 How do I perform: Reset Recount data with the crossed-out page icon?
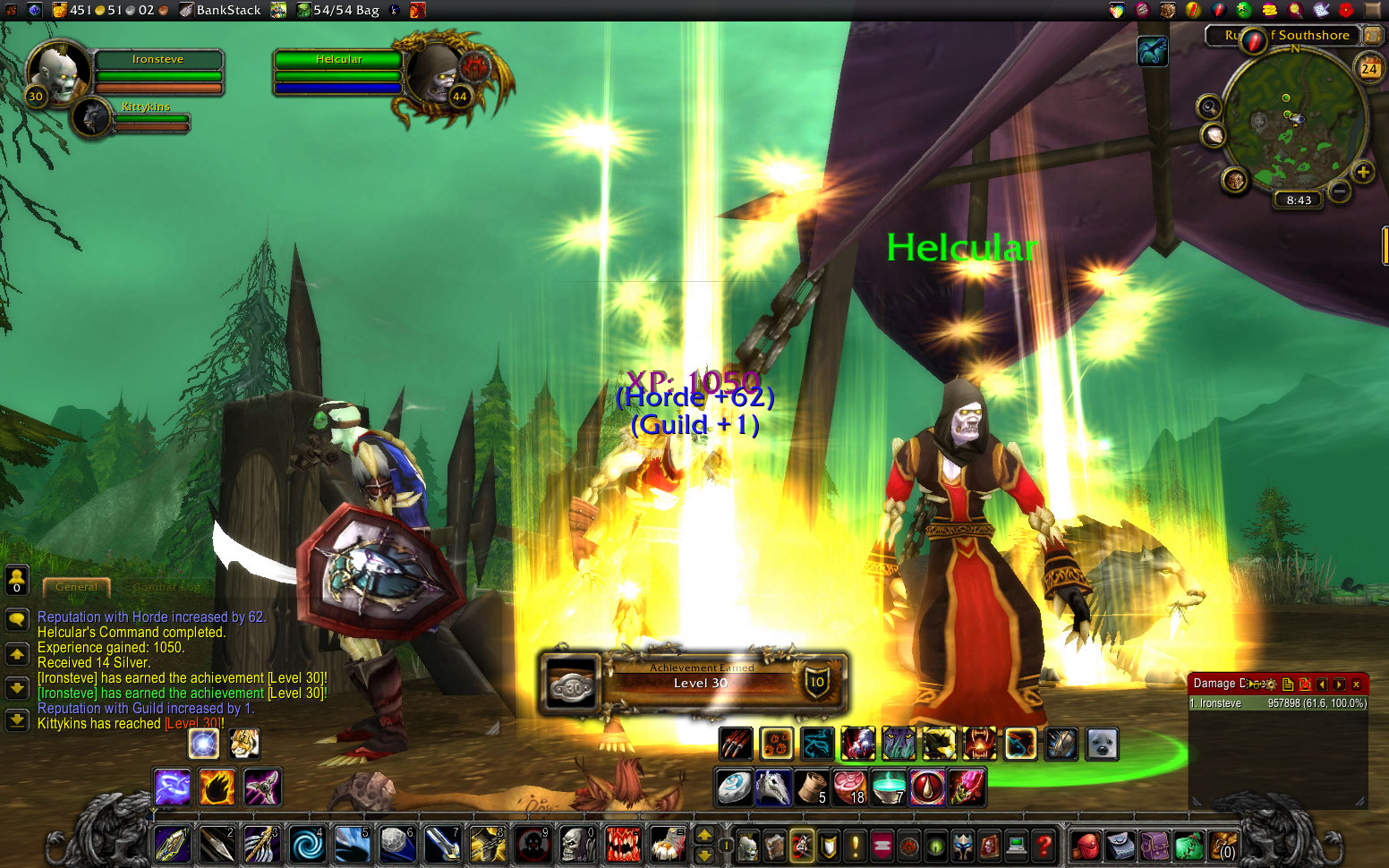[x=1305, y=684]
